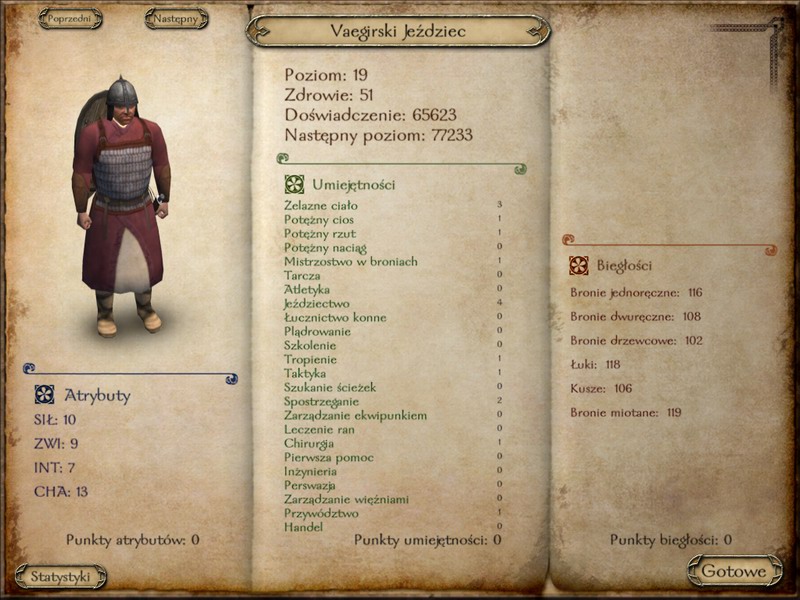Confirm and close with Gotowe
Viewport: 800px width, 600px height.
click(x=734, y=572)
